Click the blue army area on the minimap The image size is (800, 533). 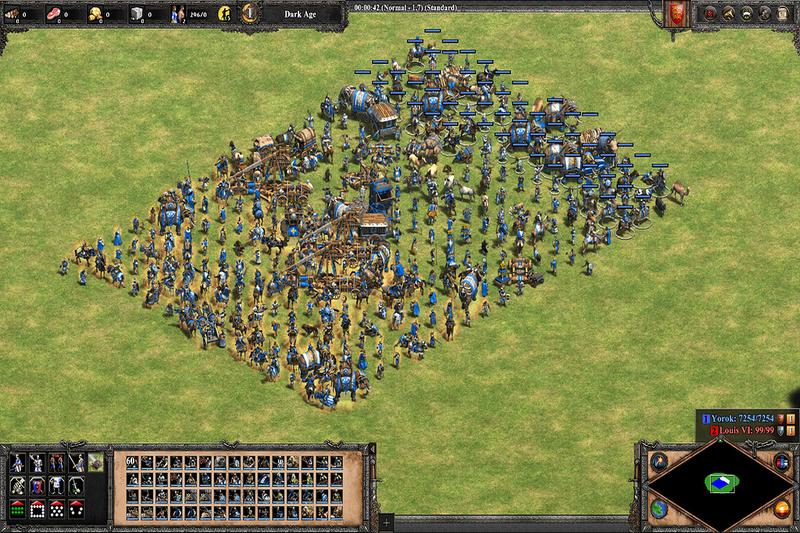coord(716,484)
